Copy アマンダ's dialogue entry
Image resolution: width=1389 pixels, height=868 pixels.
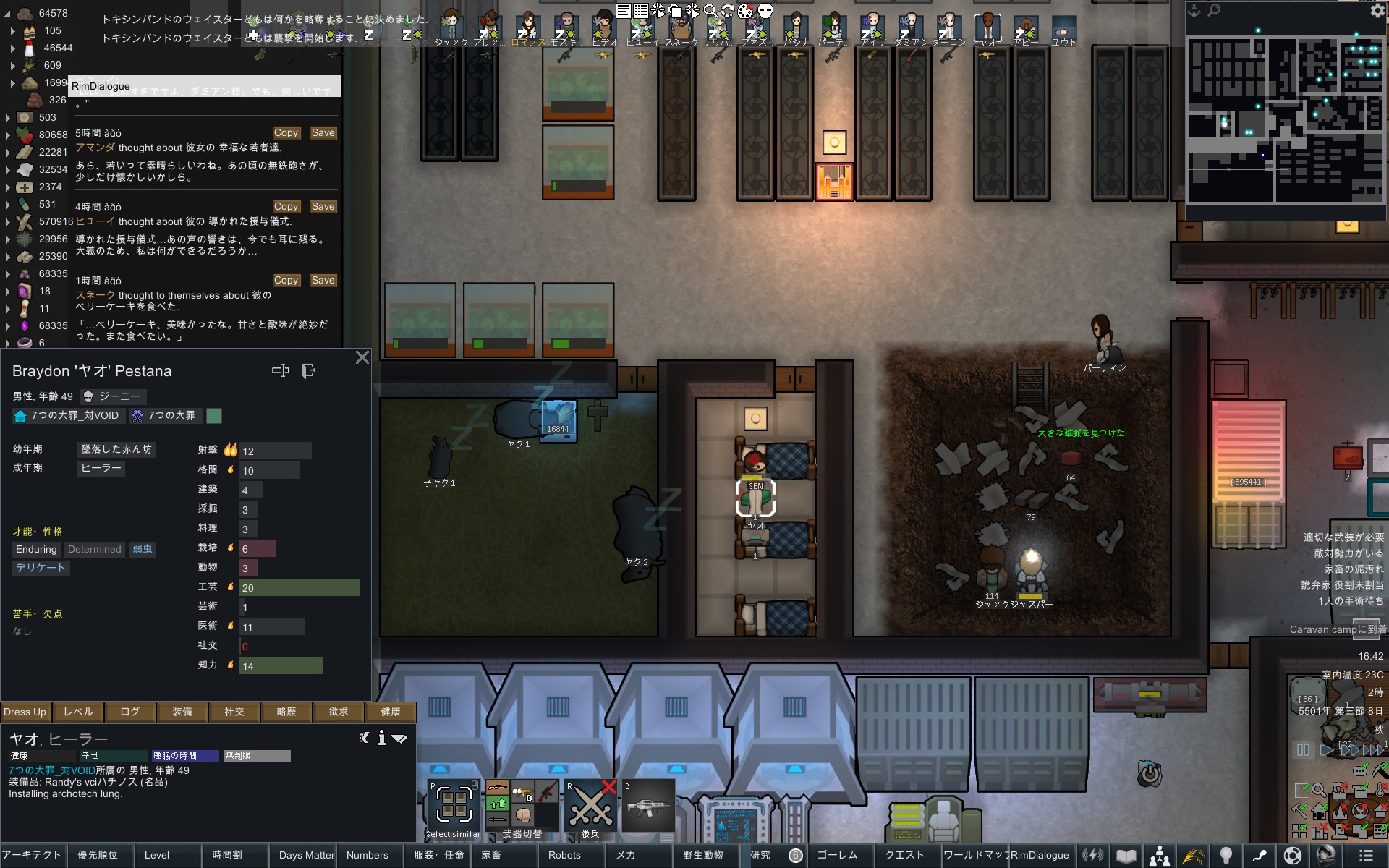(x=286, y=133)
